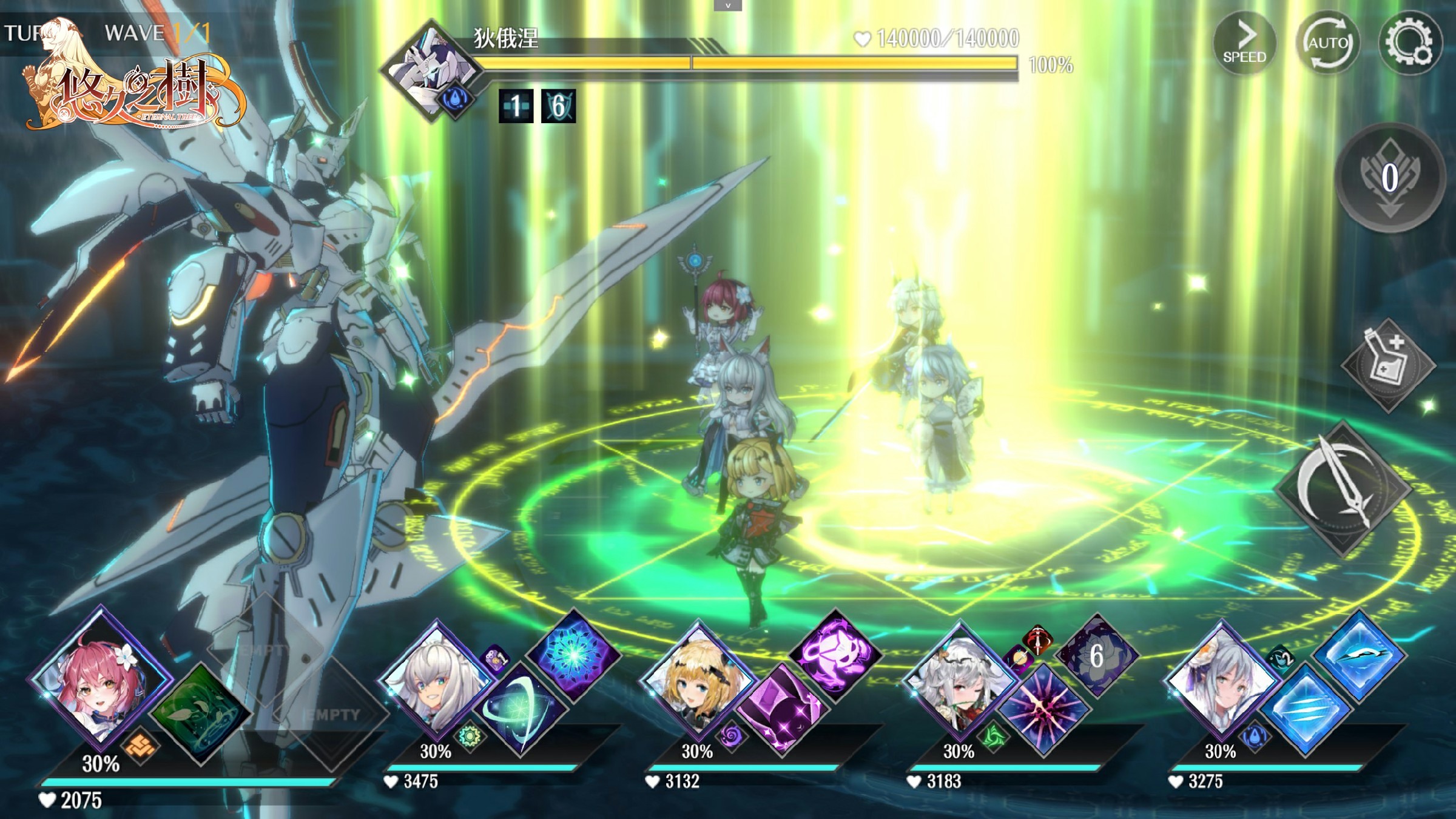Viewport: 1456px width, 819px height.
Task: Inspect the boss shield buff with six
Action: pos(558,107)
